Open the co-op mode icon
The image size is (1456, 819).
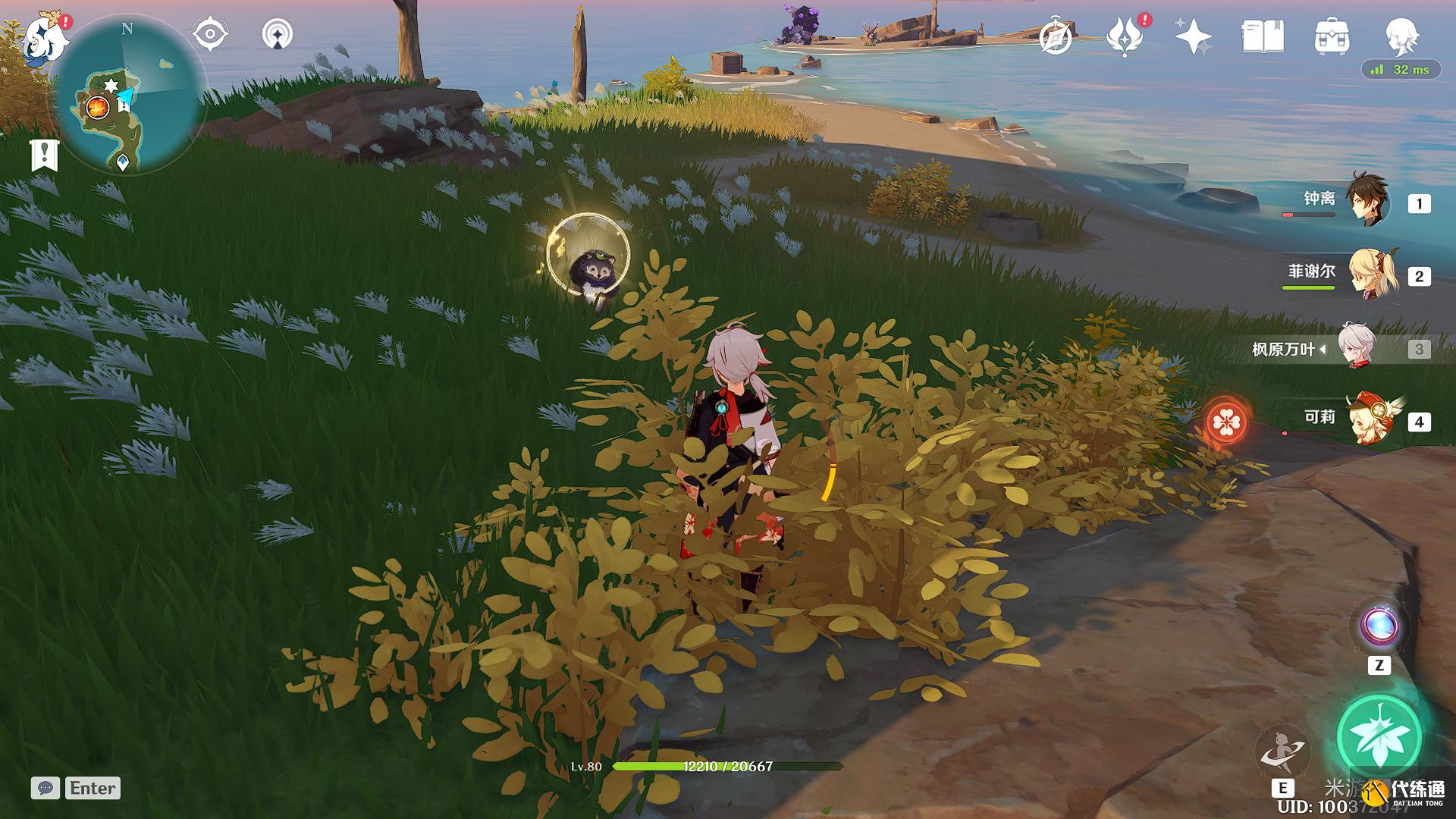278,34
